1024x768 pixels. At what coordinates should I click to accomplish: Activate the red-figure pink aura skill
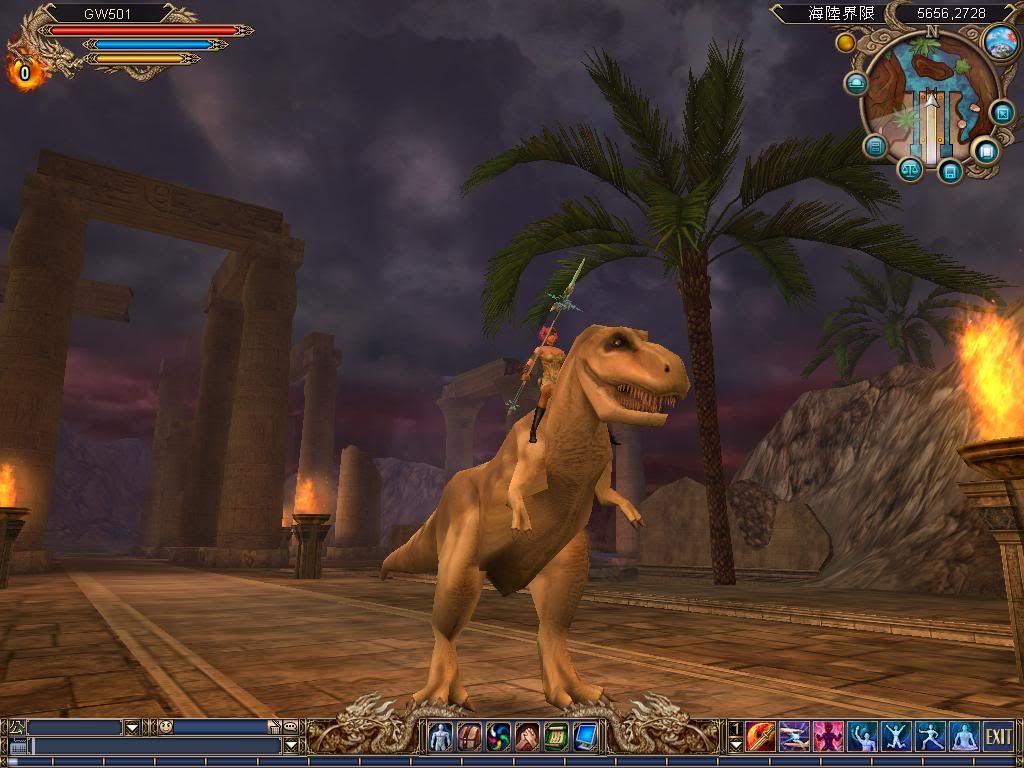(x=829, y=737)
